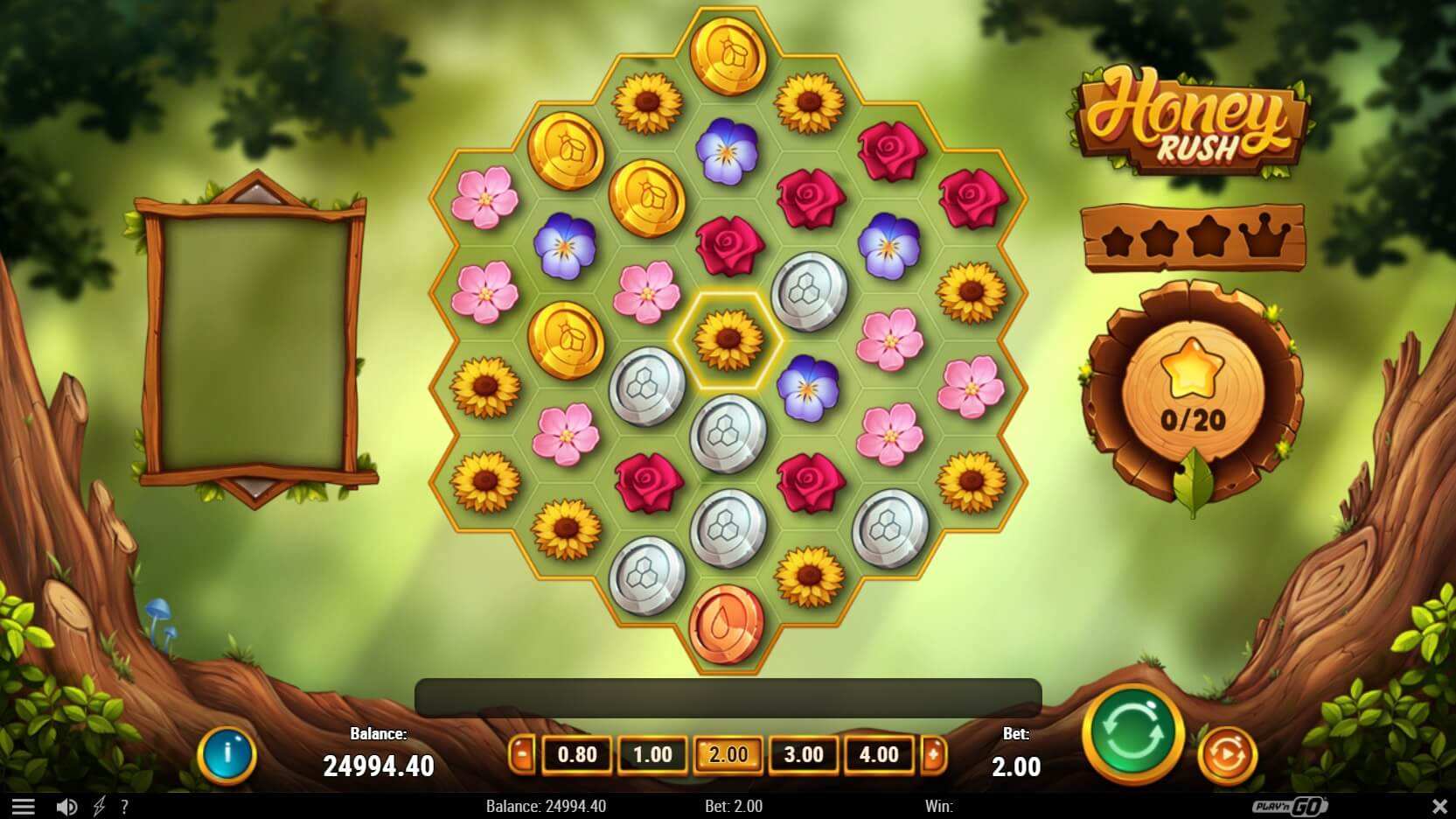Open the hamburger menu at bottom left

[x=24, y=806]
